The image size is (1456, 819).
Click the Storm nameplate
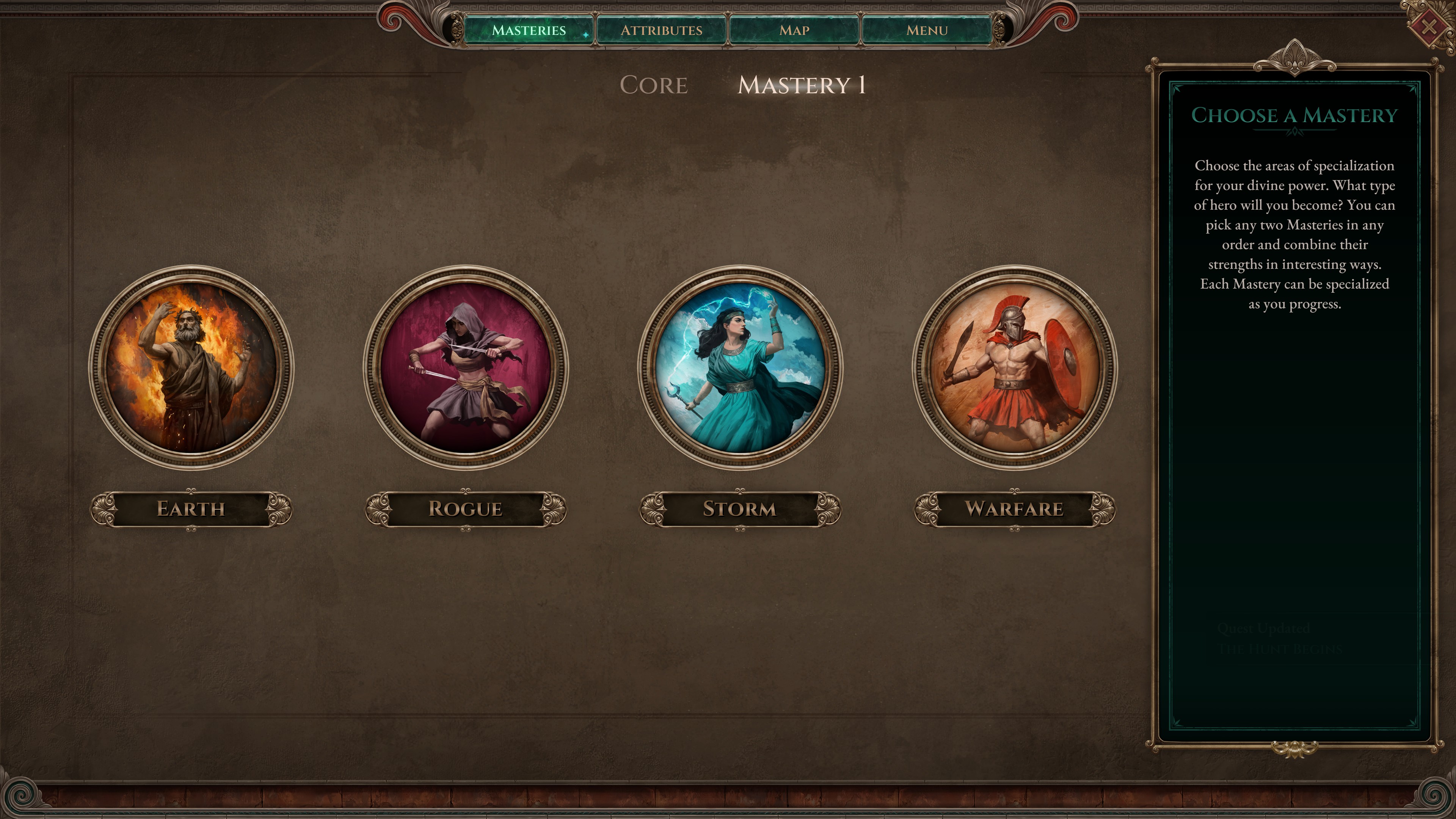point(739,508)
